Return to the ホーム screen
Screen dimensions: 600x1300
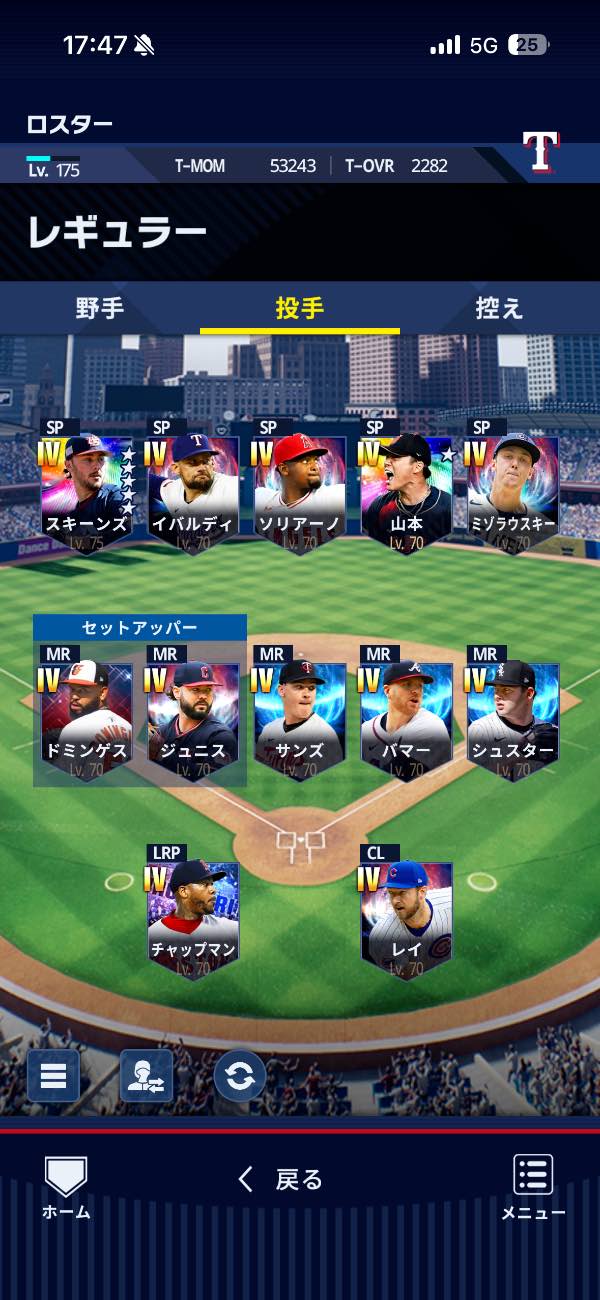(66, 1188)
